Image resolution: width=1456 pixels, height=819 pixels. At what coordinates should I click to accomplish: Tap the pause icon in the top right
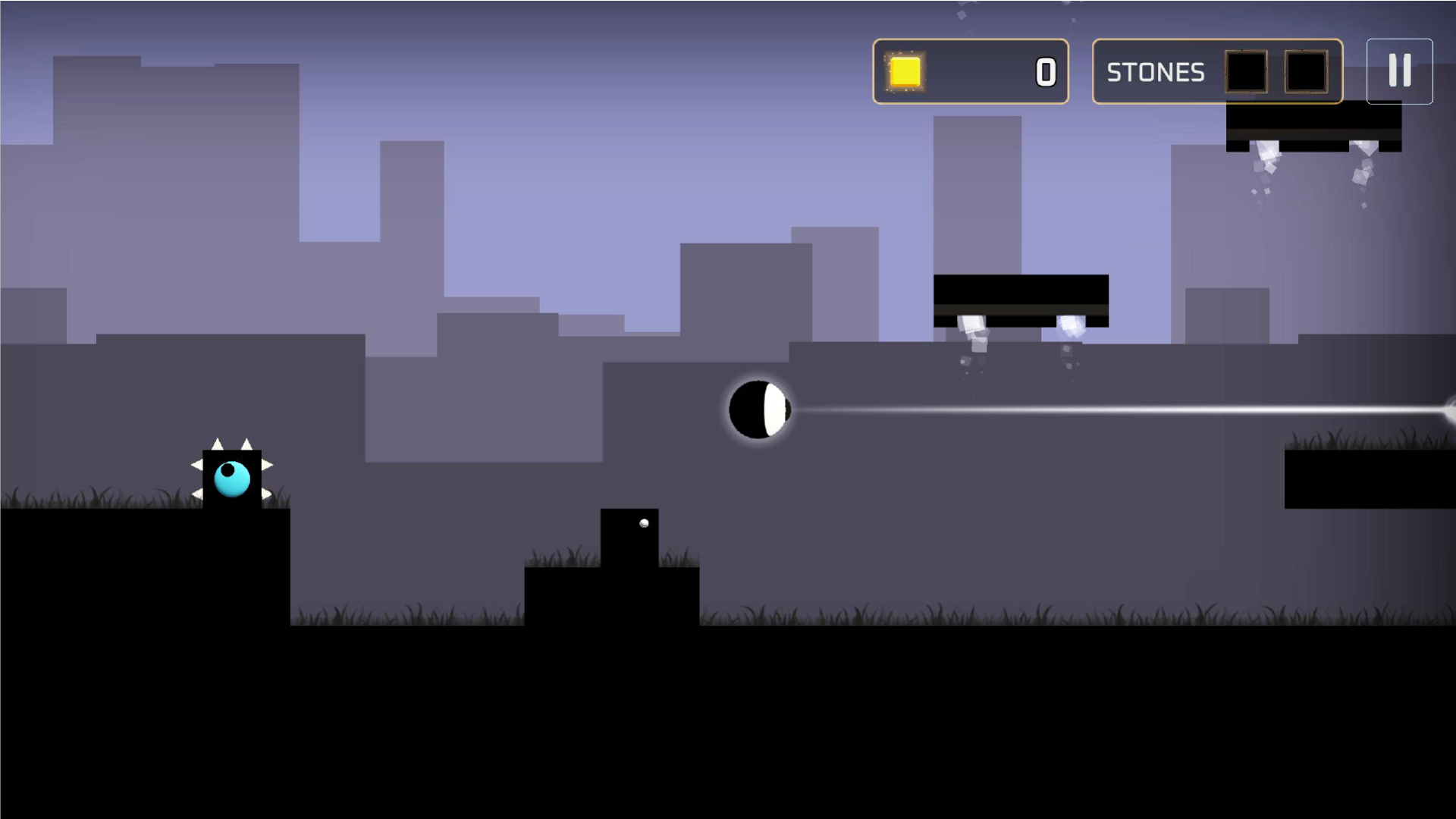[x=1399, y=71]
